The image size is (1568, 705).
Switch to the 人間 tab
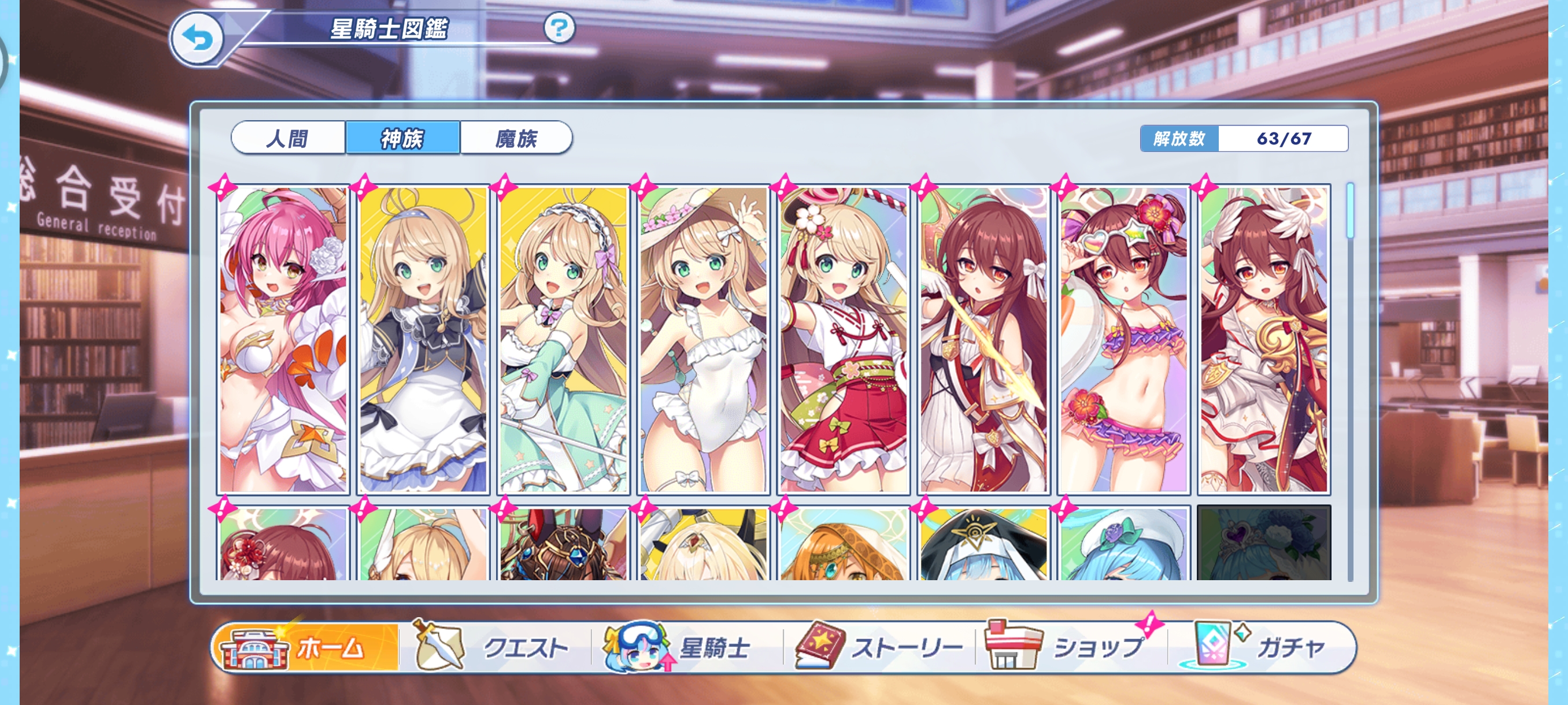[x=288, y=138]
